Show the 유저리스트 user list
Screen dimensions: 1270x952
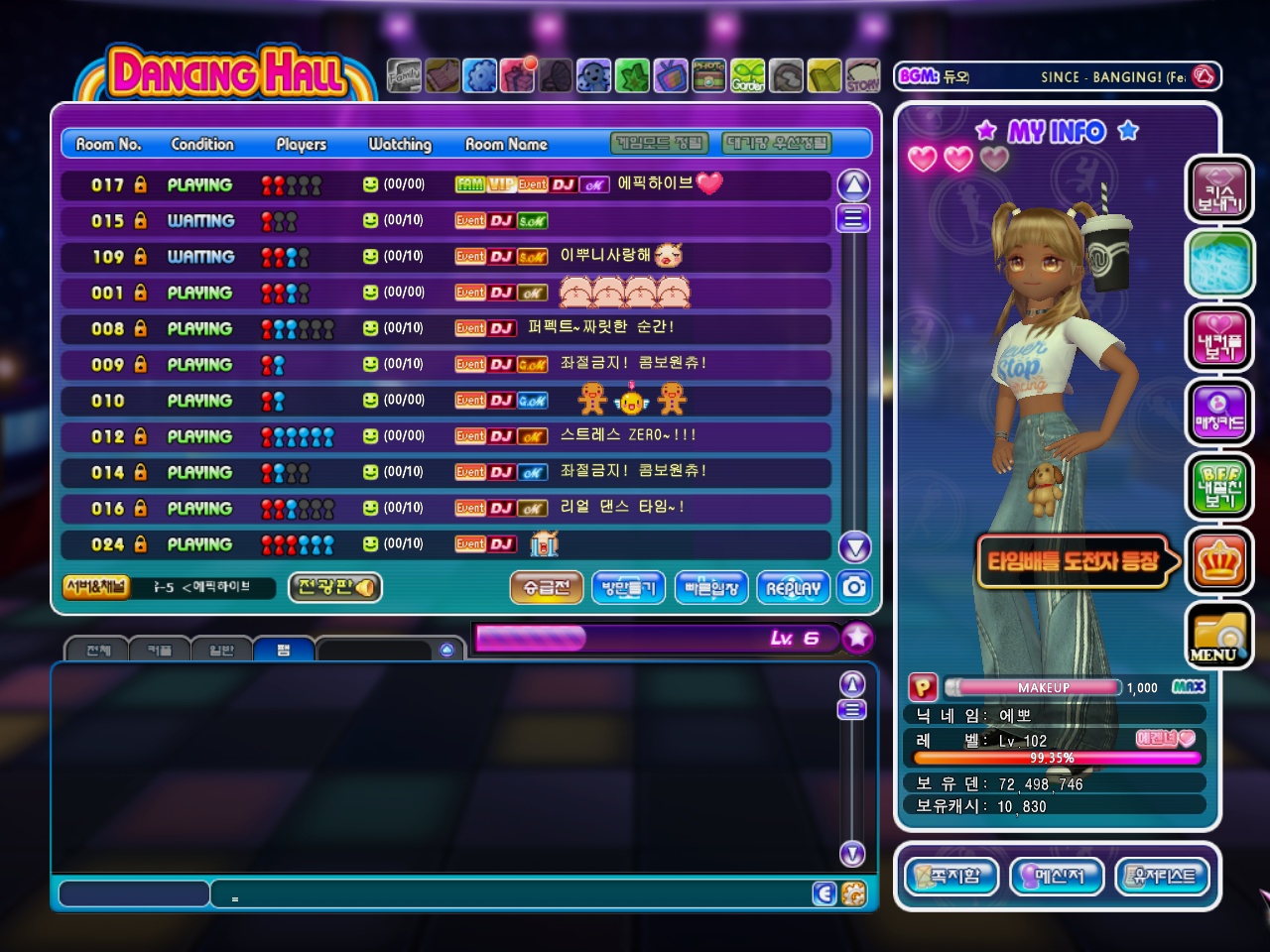point(1163,877)
